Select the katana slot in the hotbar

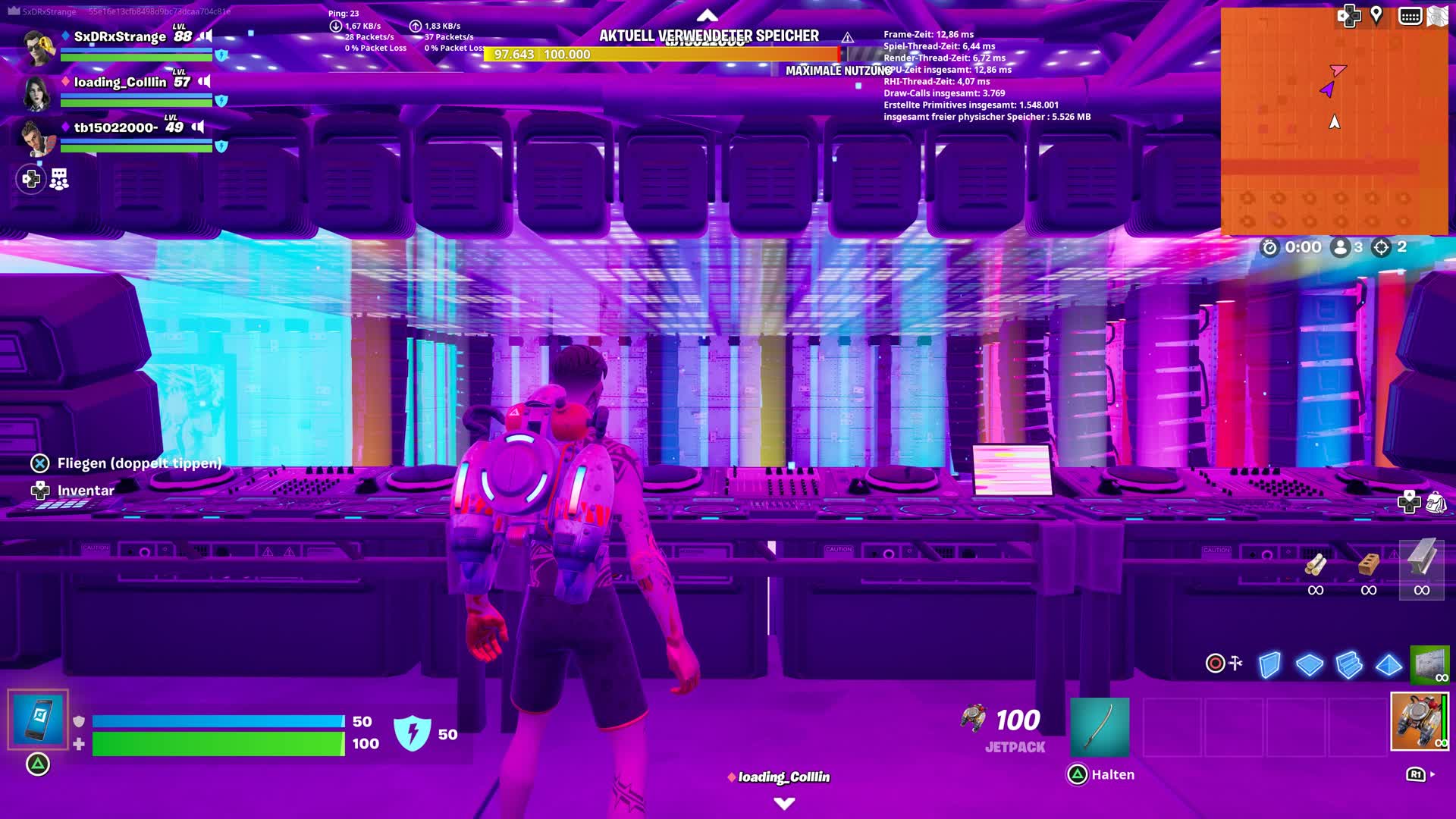[1101, 726]
